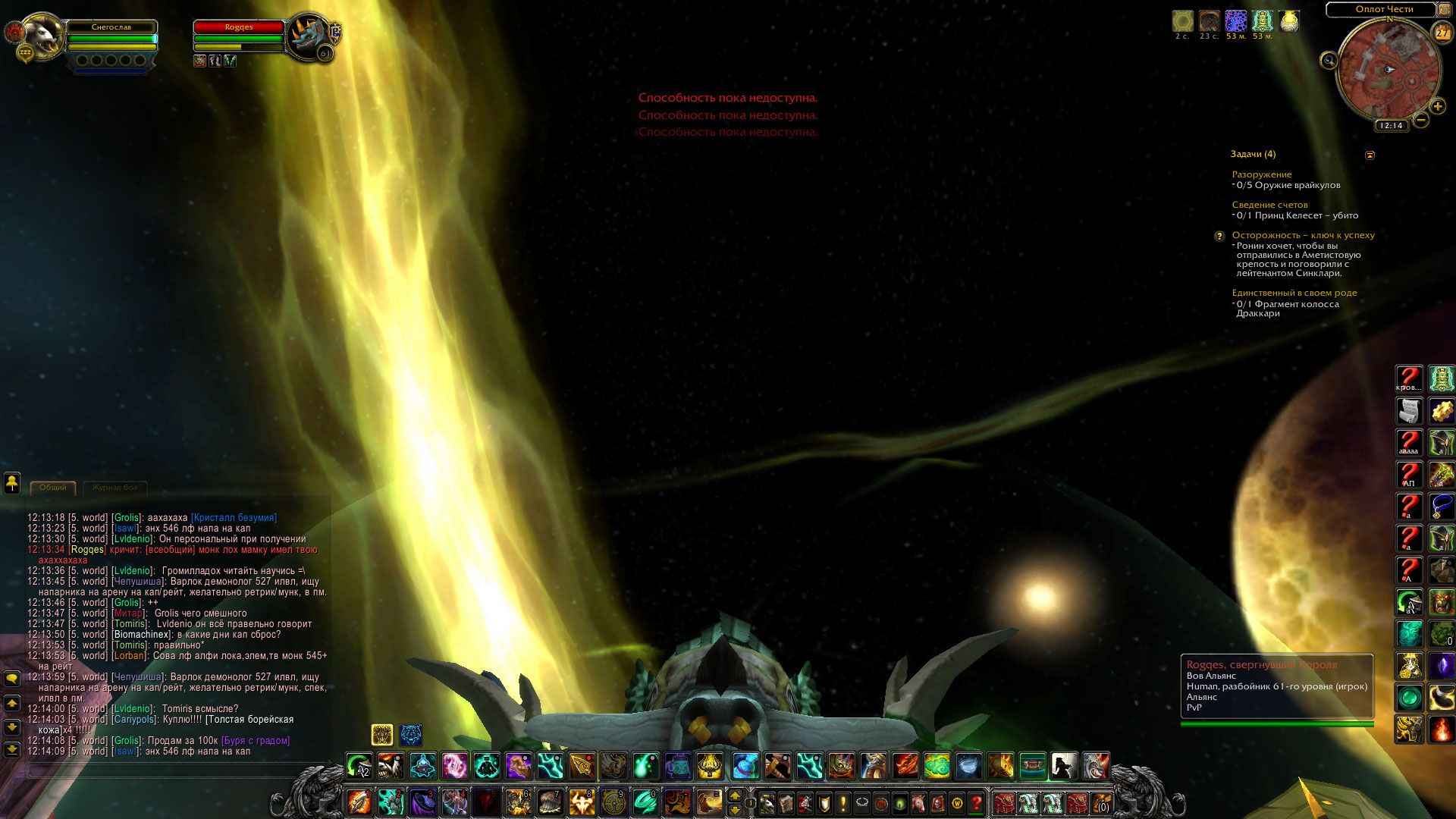This screenshot has height=819, width=1456.
Task: Zoom out the minimap with minus button
Action: [1421, 120]
